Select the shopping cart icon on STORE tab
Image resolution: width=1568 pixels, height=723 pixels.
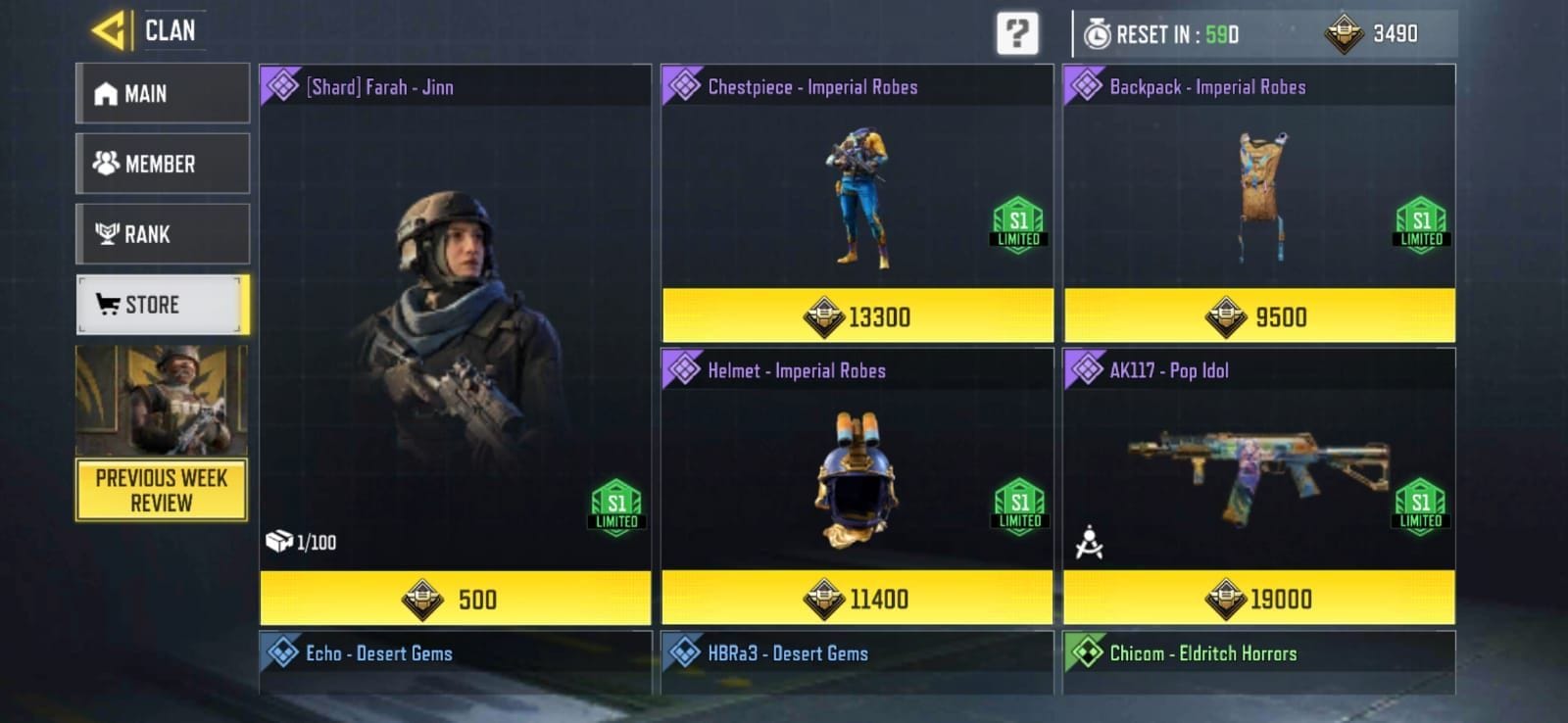tap(111, 305)
